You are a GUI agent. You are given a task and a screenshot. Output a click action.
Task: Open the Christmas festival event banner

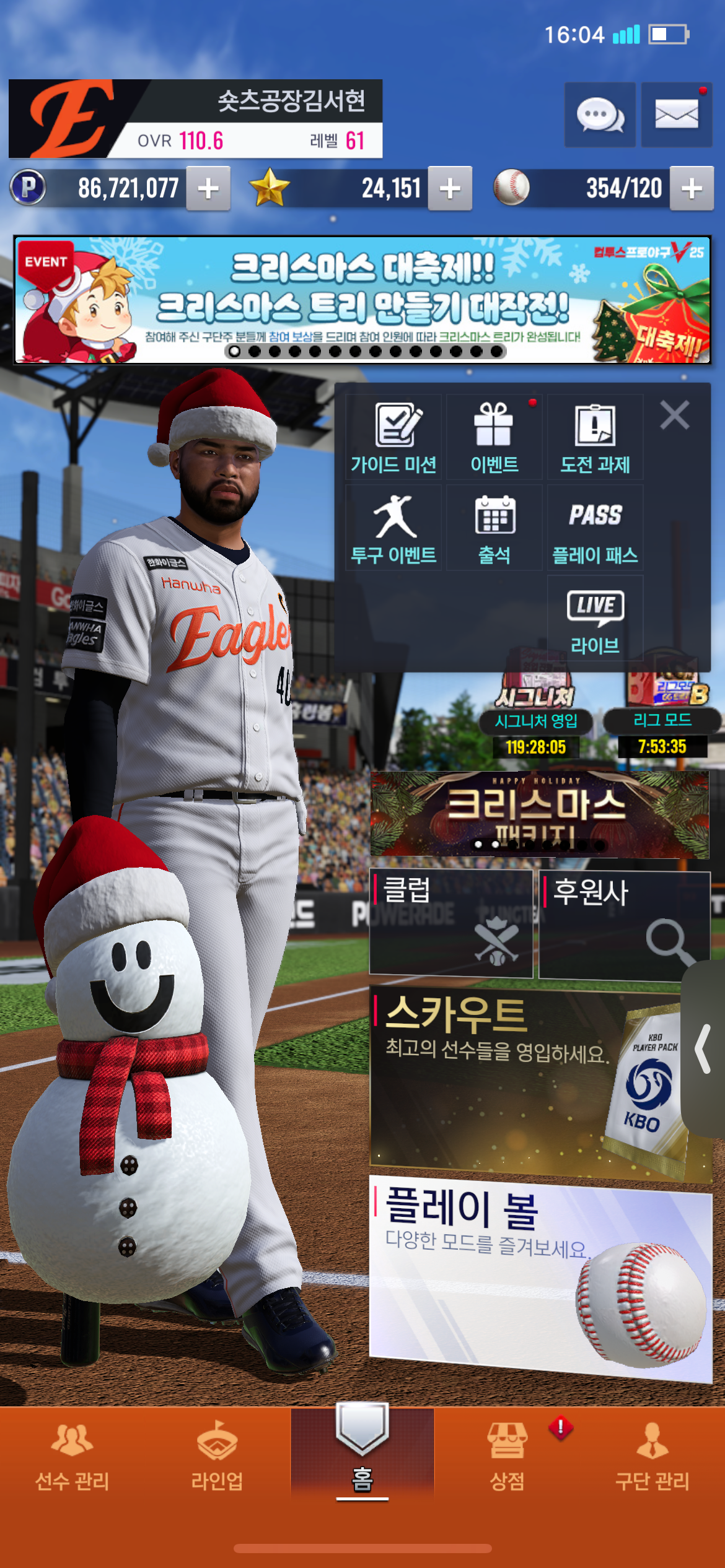(362, 300)
